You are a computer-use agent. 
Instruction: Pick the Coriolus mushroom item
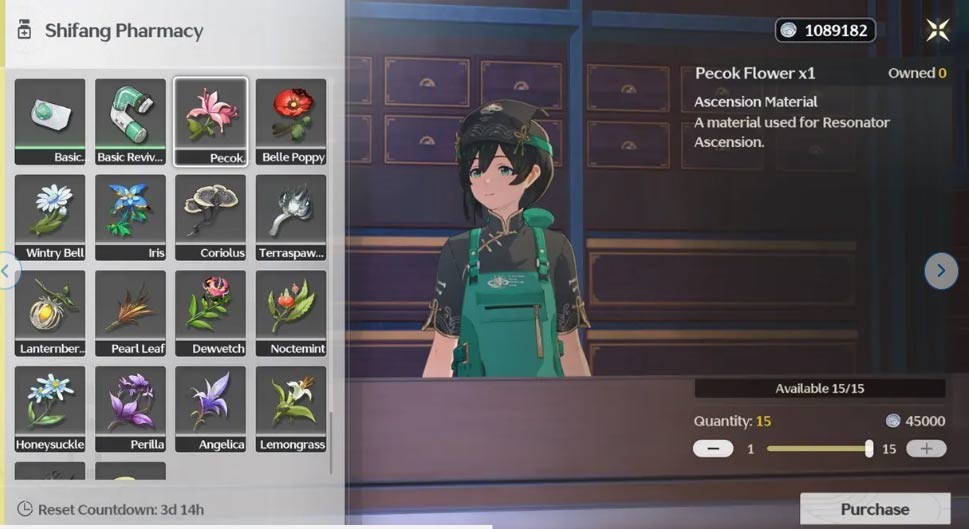[x=211, y=217]
